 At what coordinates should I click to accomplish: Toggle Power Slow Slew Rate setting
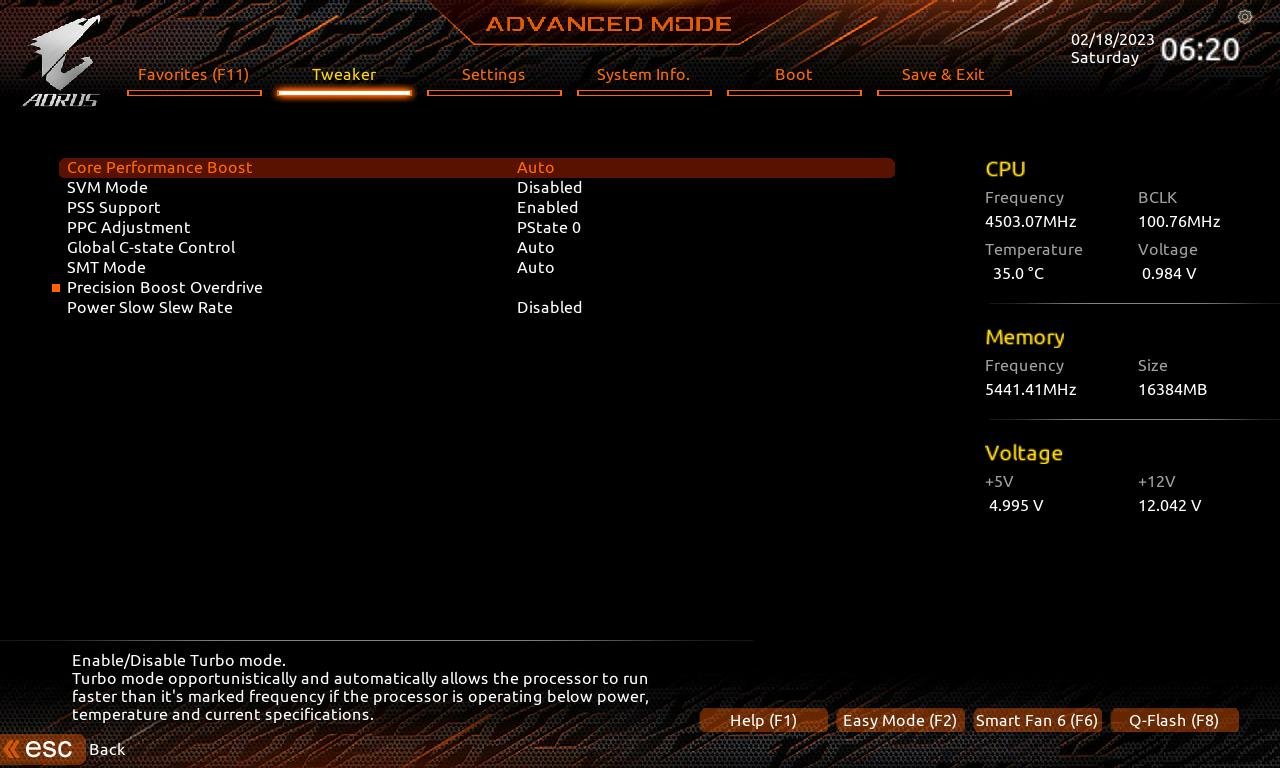pyautogui.click(x=549, y=307)
